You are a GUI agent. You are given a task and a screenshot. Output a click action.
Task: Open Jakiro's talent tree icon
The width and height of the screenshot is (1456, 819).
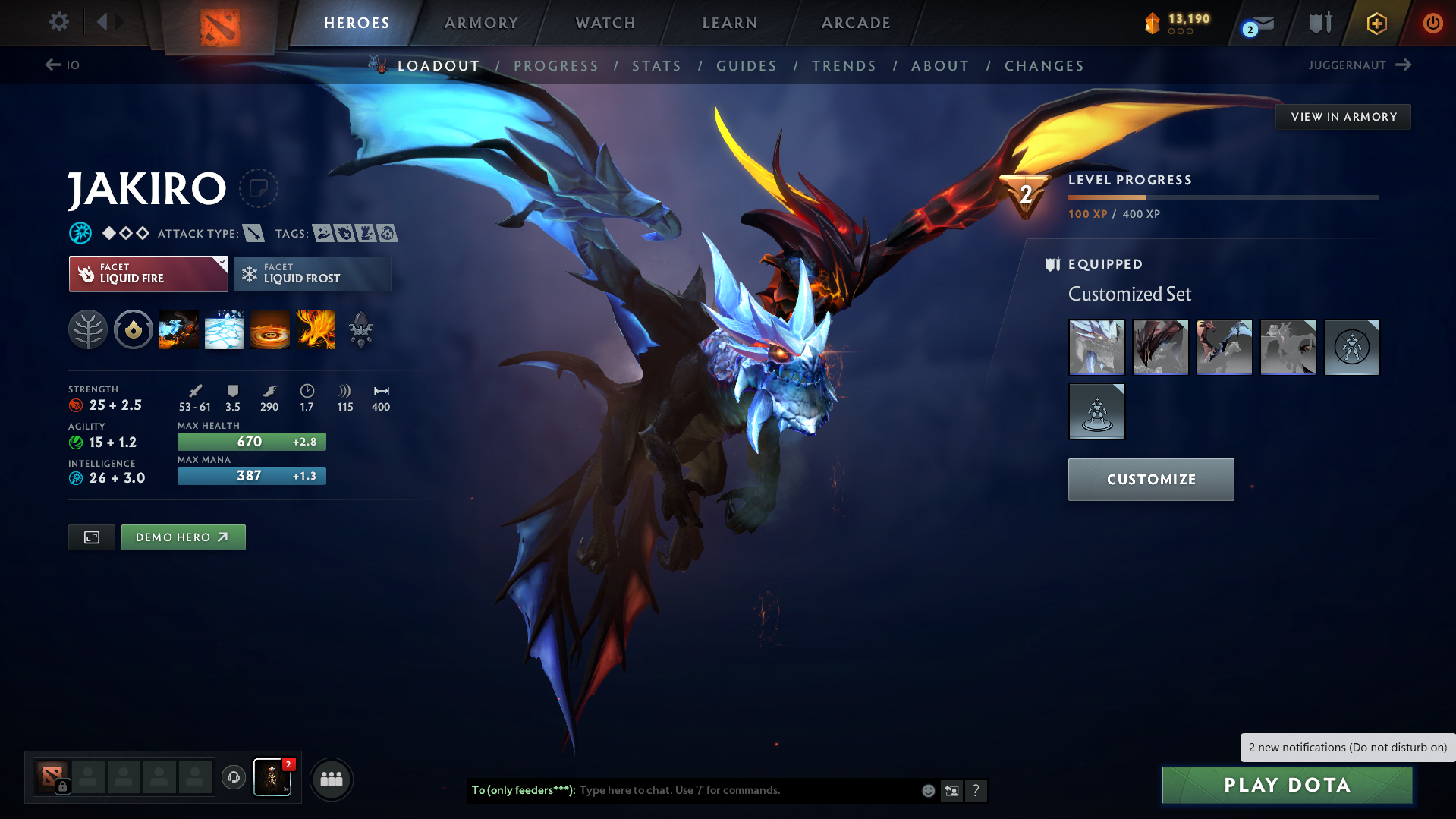88,329
